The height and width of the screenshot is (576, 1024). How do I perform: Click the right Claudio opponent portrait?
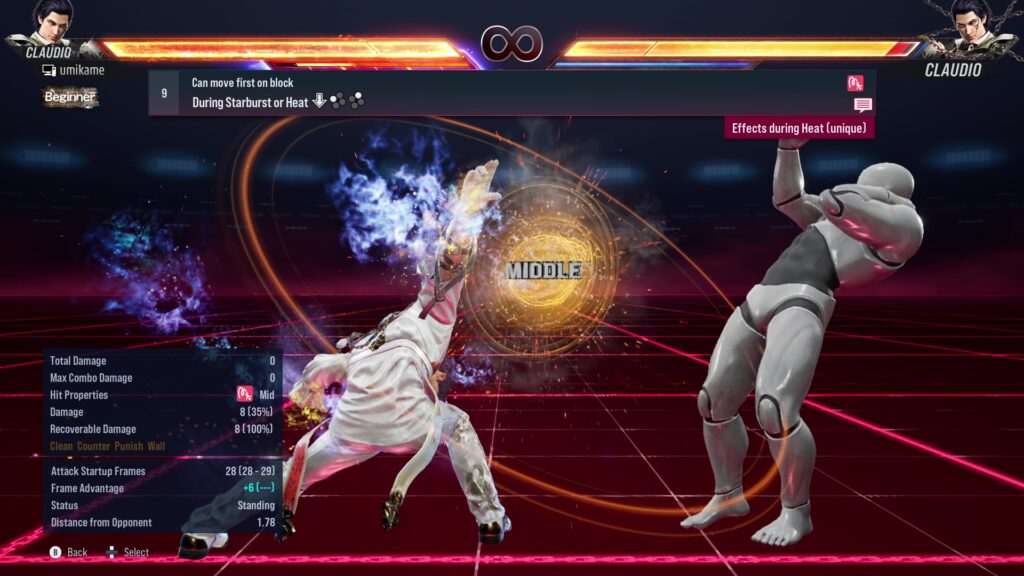pyautogui.click(x=970, y=20)
